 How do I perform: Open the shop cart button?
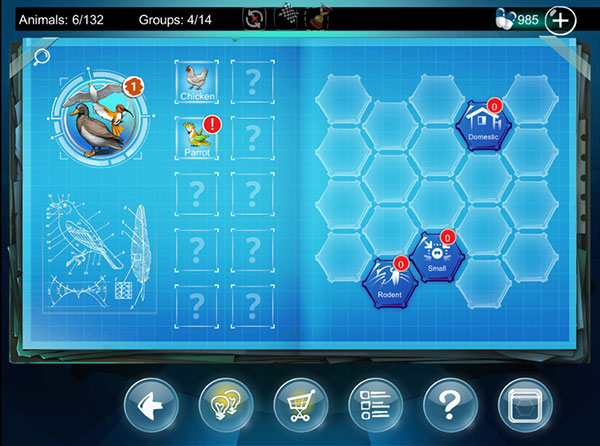click(301, 407)
